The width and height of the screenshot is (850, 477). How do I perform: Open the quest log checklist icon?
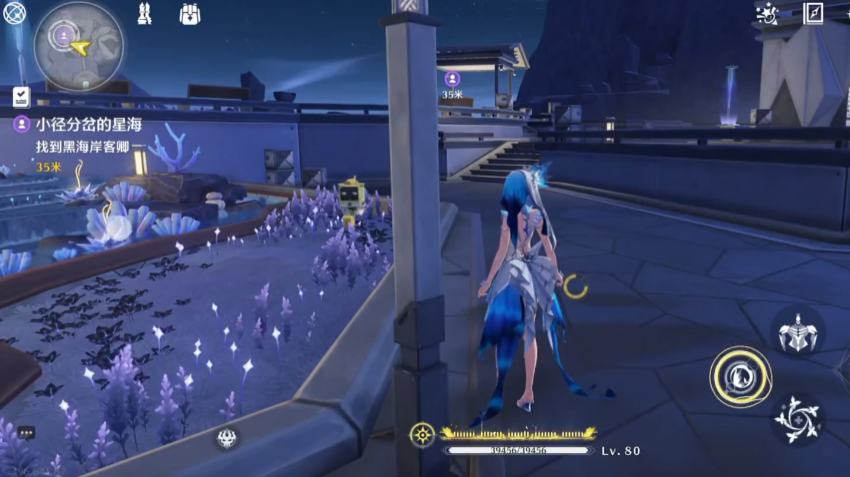pos(20,97)
